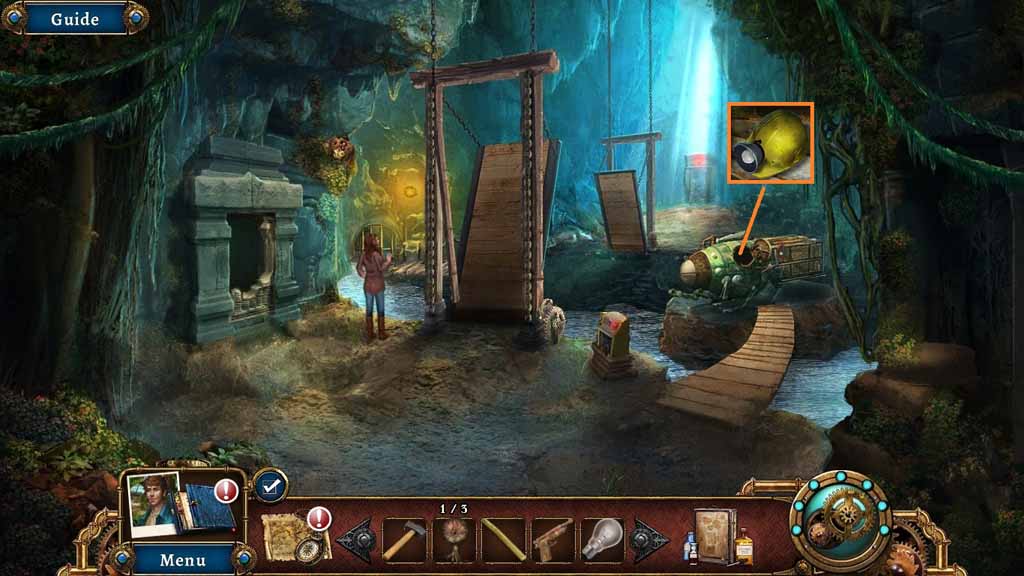Viewport: 1024px width, 576px height.
Task: Open the alchemy book with bottles
Action: click(x=718, y=537)
